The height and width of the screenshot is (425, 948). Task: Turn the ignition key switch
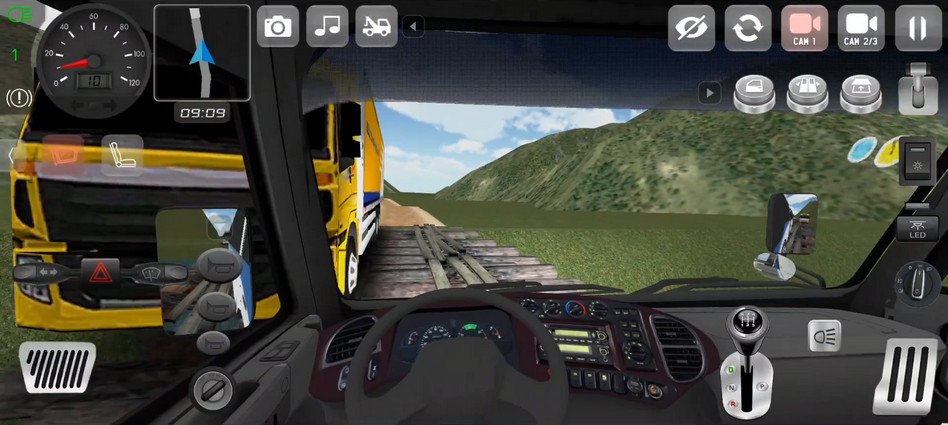coord(211,387)
